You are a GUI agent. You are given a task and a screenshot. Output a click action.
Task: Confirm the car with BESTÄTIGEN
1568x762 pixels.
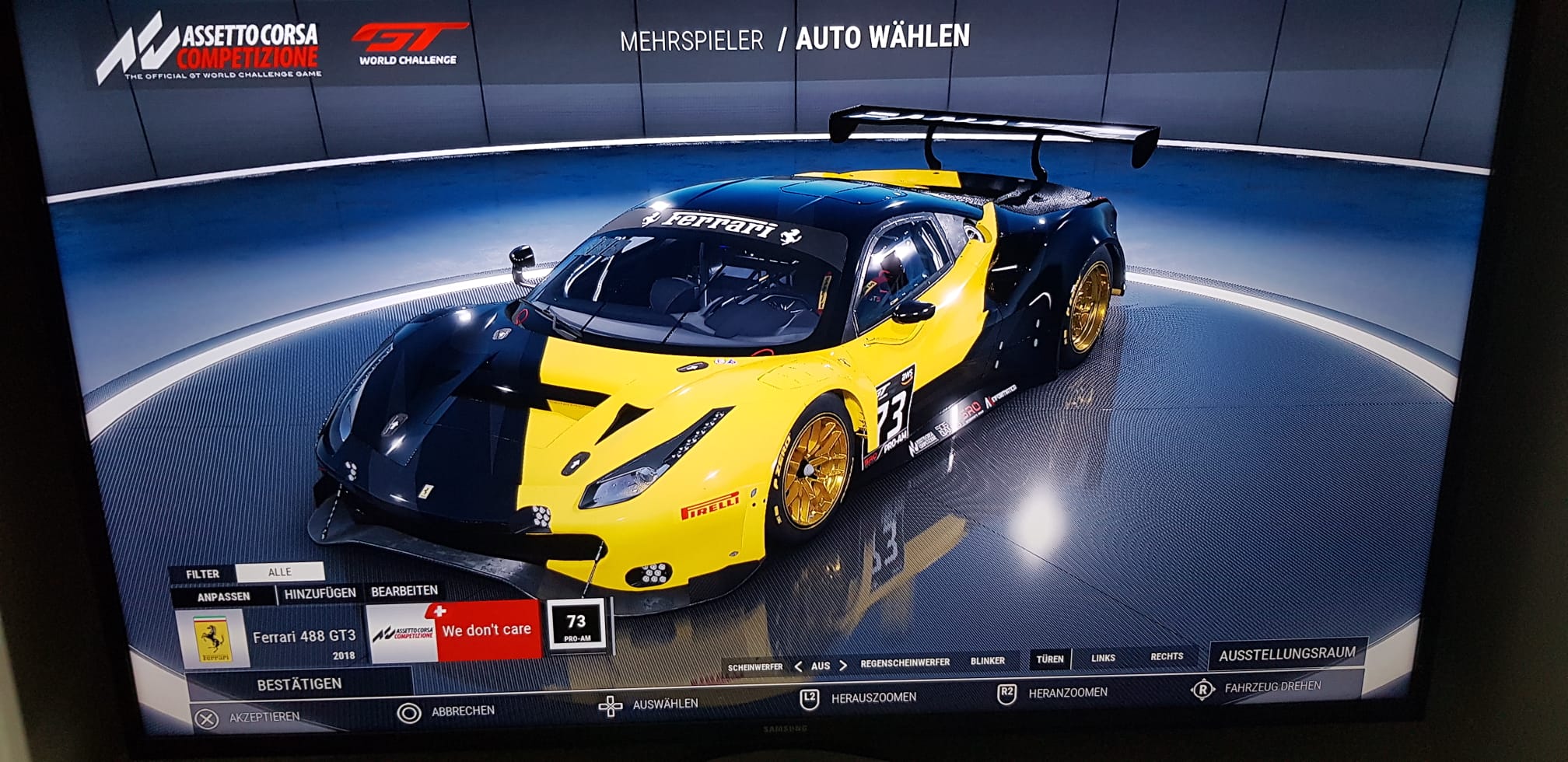(x=299, y=684)
